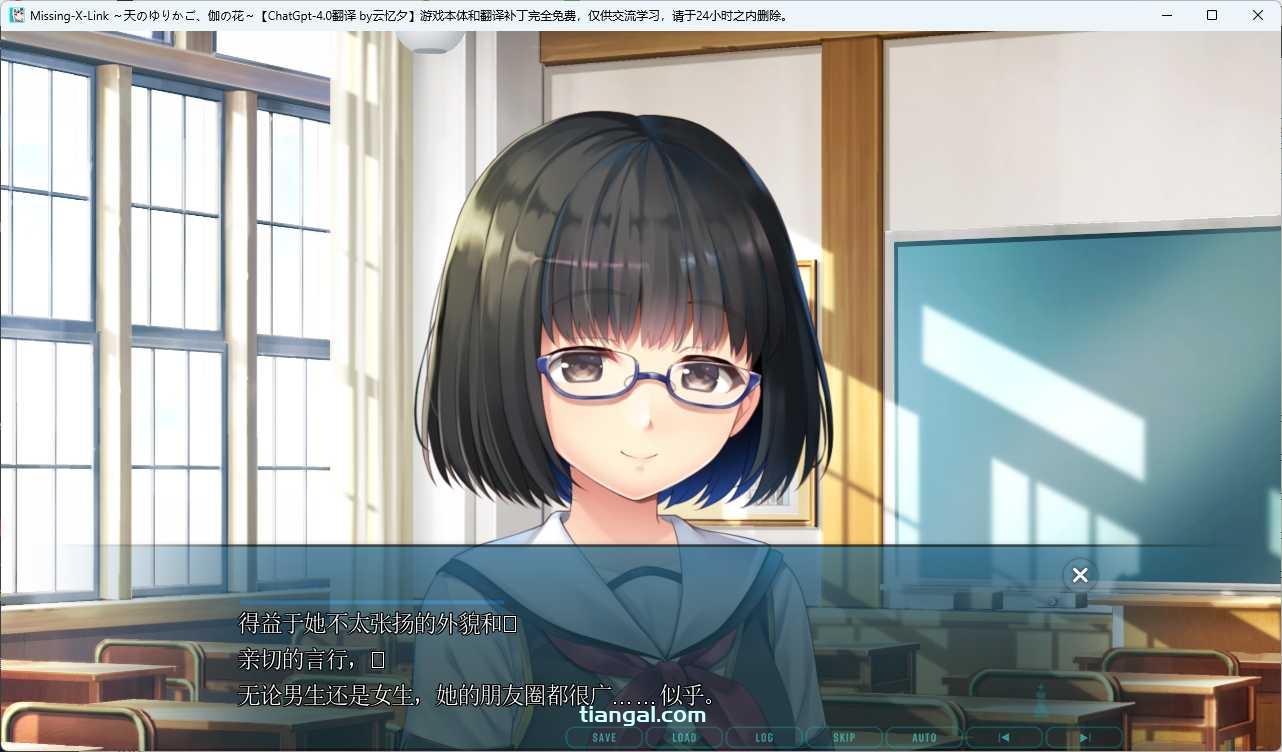This screenshot has height=752, width=1282.
Task: Click the AUTO button's play indicator
Action: 923,737
